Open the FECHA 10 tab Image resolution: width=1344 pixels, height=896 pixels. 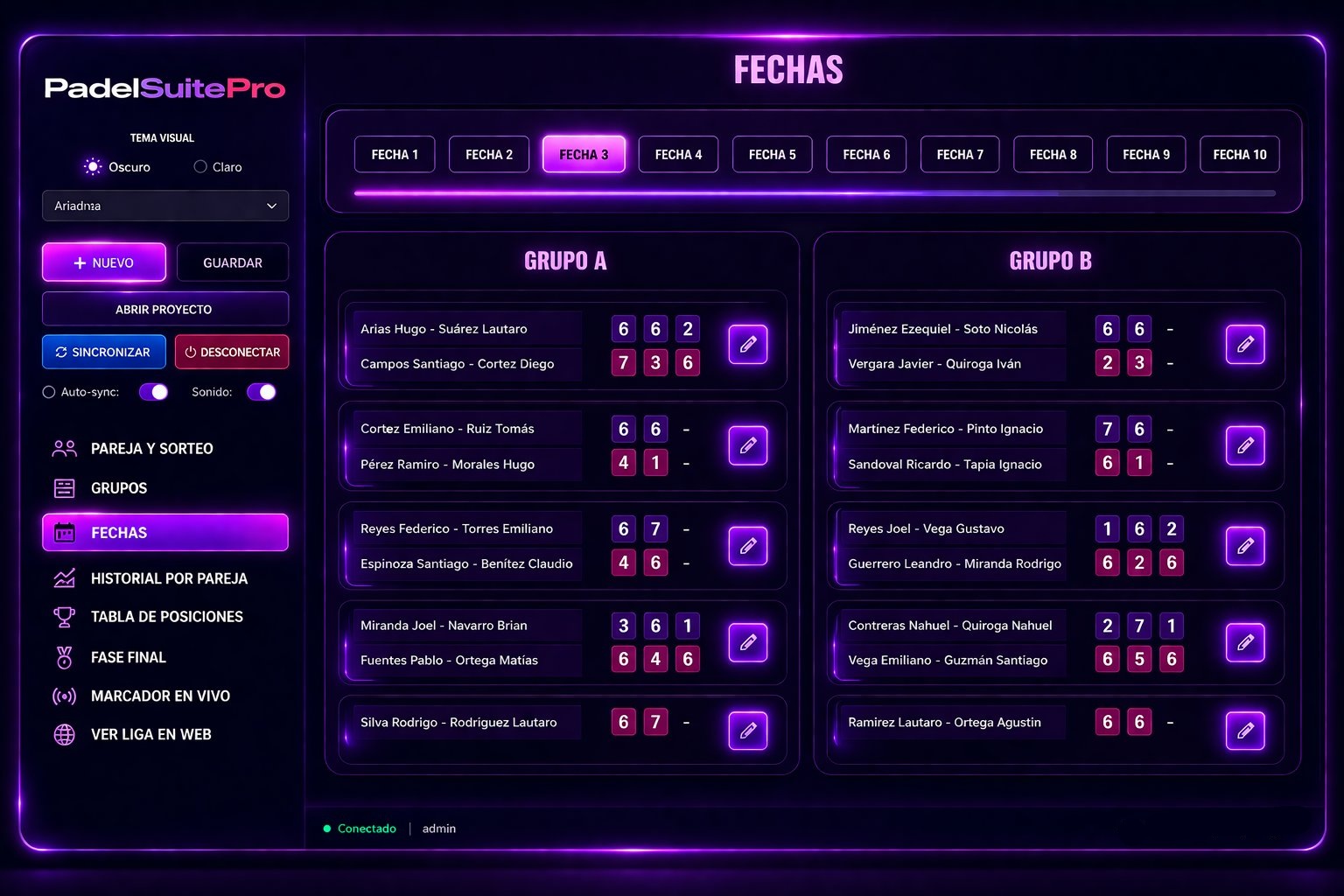coord(1239,154)
